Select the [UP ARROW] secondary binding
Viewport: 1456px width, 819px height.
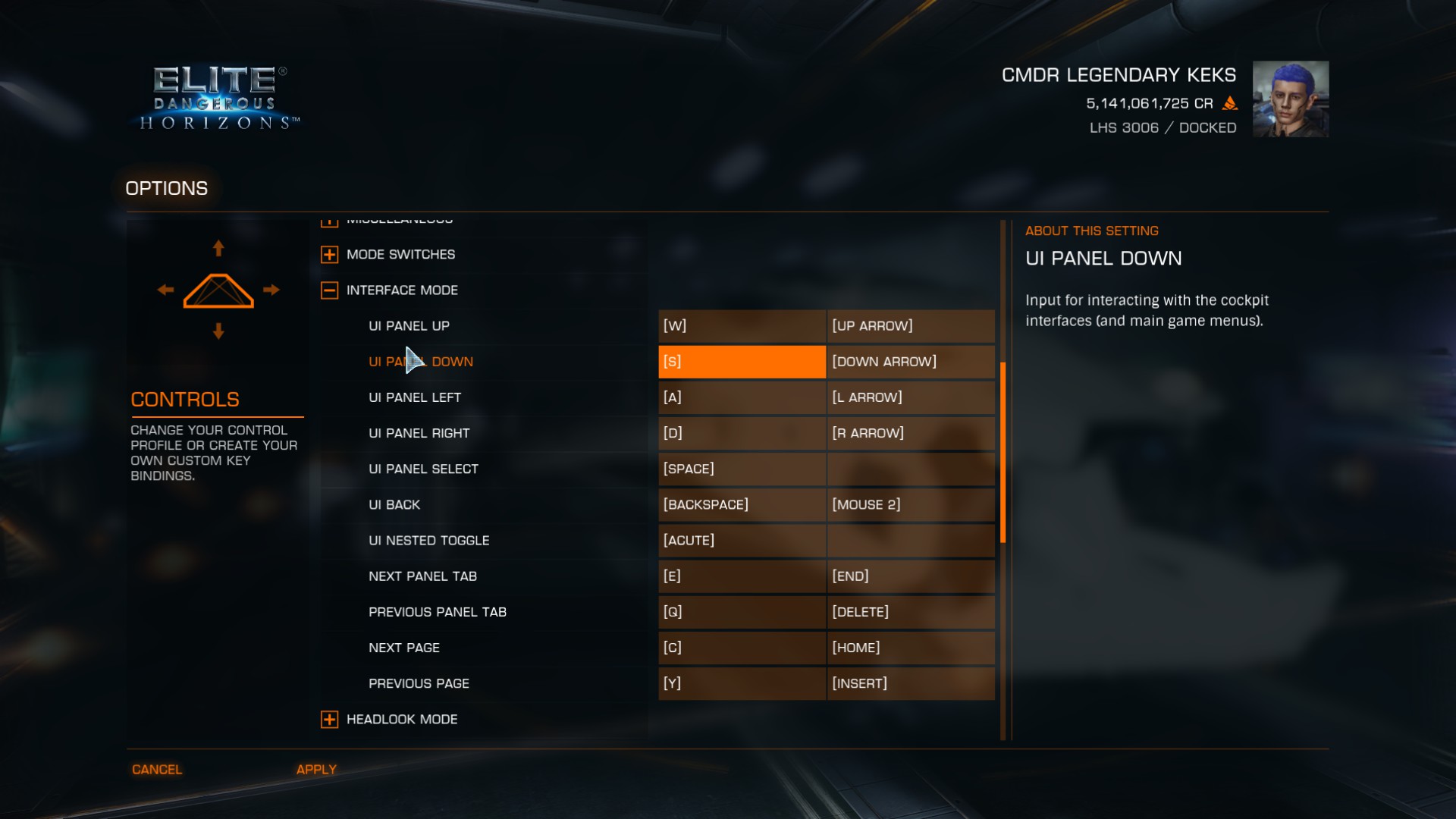point(910,326)
